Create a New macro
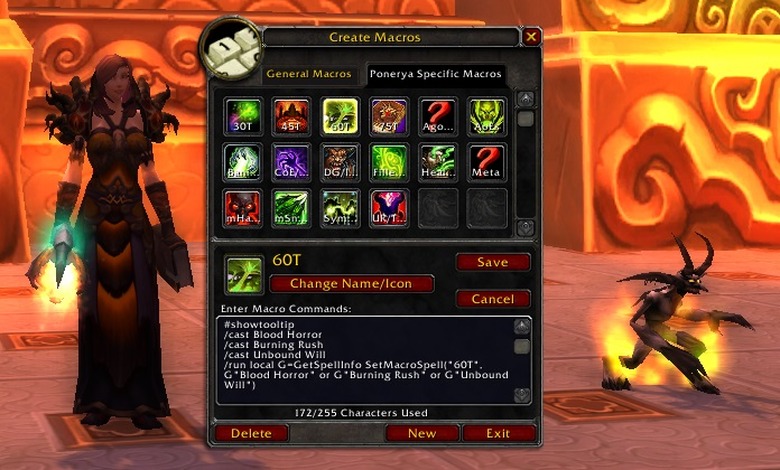This screenshot has height=470, width=780. pos(422,433)
